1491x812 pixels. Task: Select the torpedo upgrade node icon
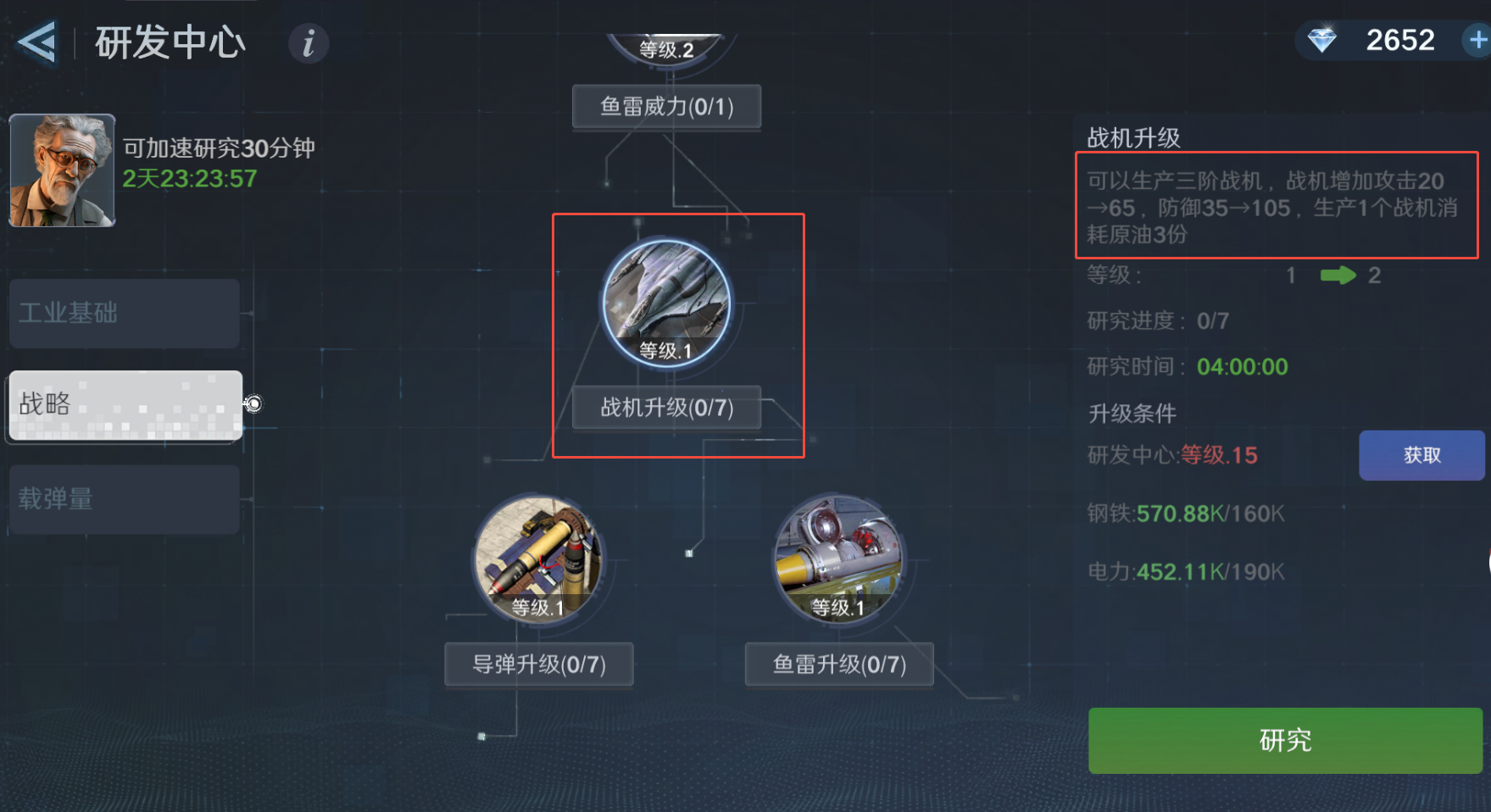838,559
